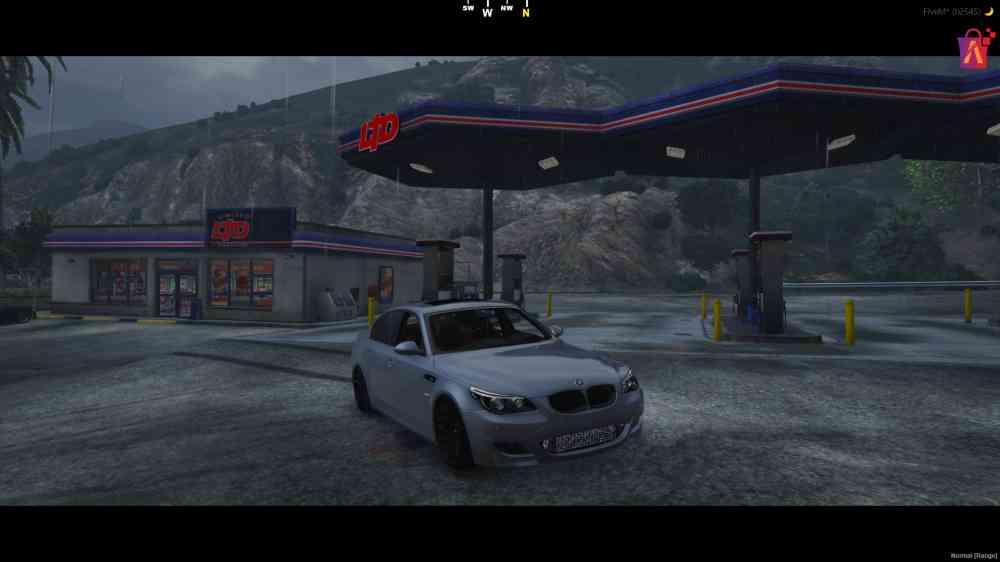The height and width of the screenshot is (562, 1000).
Task: Select the W heading on the compass
Action: (x=487, y=13)
